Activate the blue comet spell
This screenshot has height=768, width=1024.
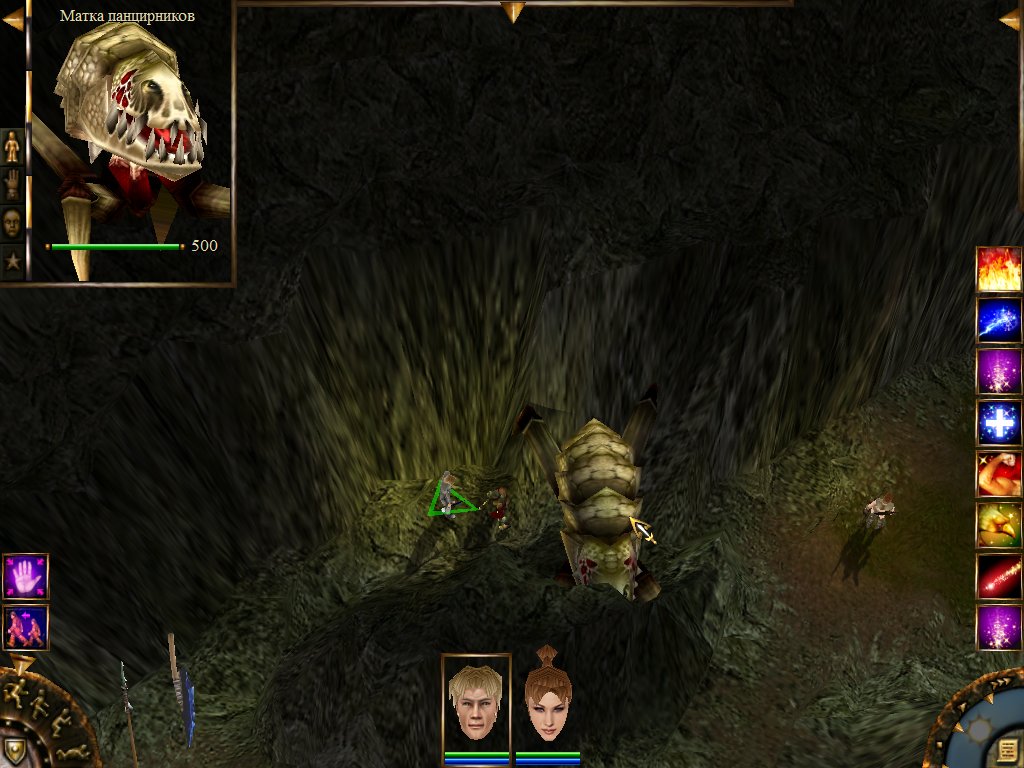point(998,320)
